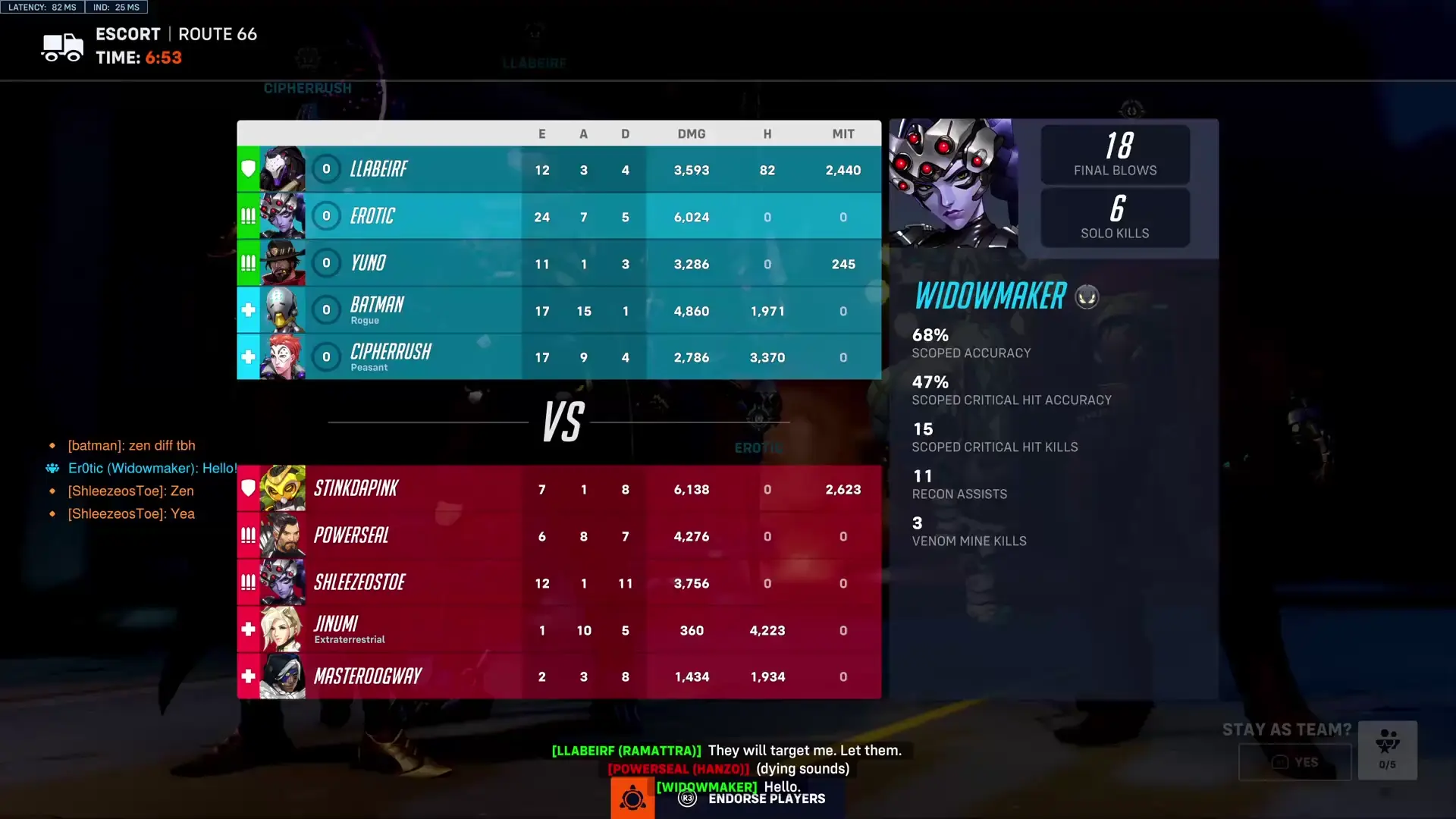Toggle endorsement for Erotic
The height and width of the screenshot is (819, 1456).
pos(326,216)
